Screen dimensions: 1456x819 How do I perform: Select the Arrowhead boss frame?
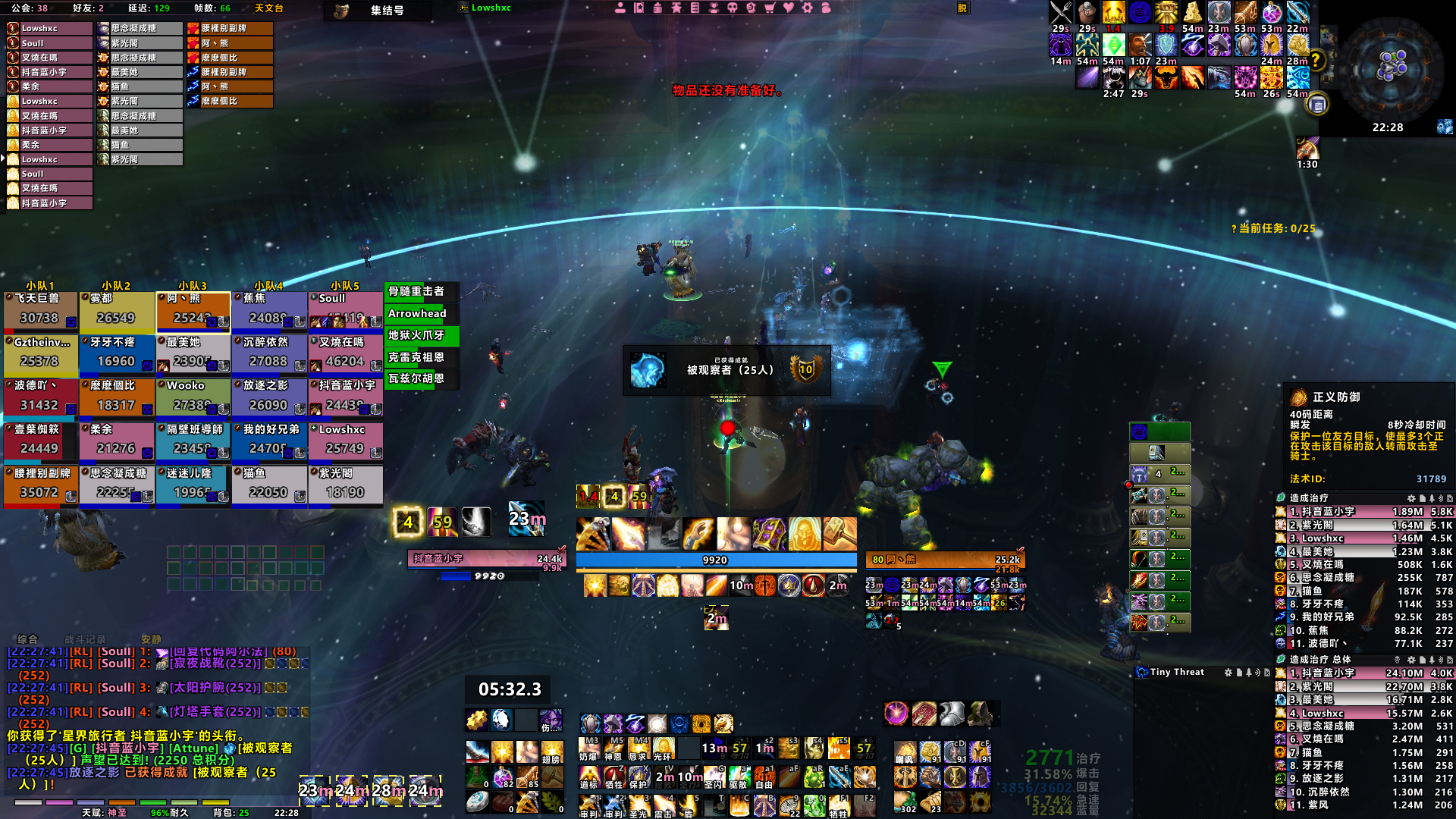point(422,313)
